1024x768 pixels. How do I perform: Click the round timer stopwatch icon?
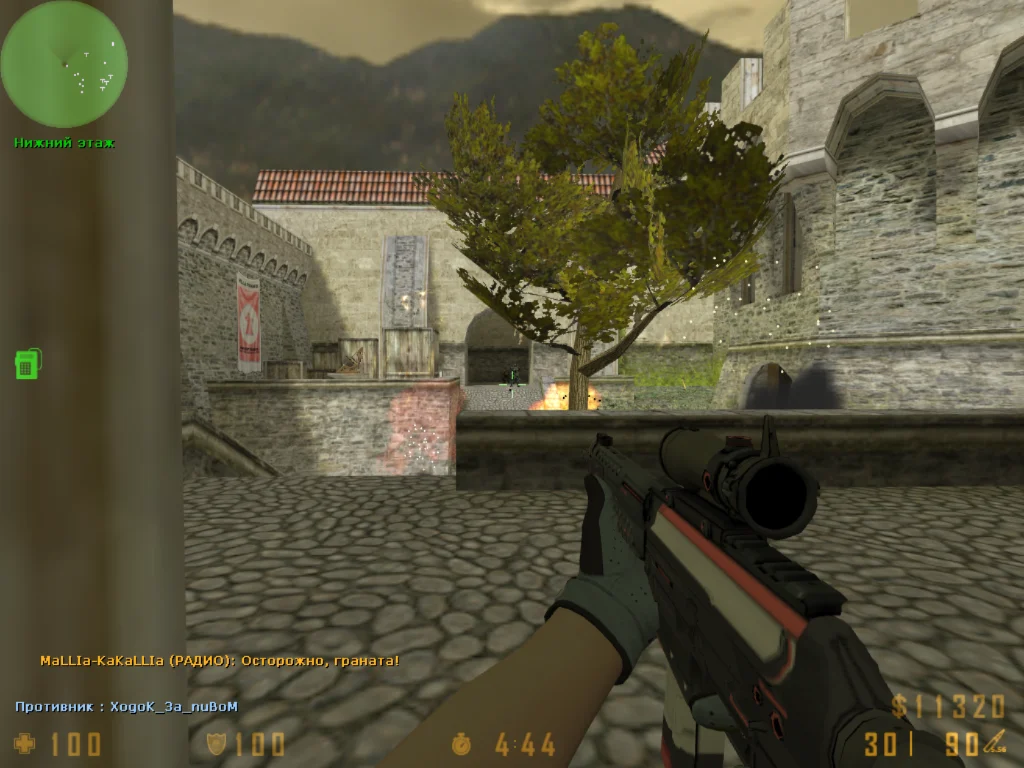461,743
